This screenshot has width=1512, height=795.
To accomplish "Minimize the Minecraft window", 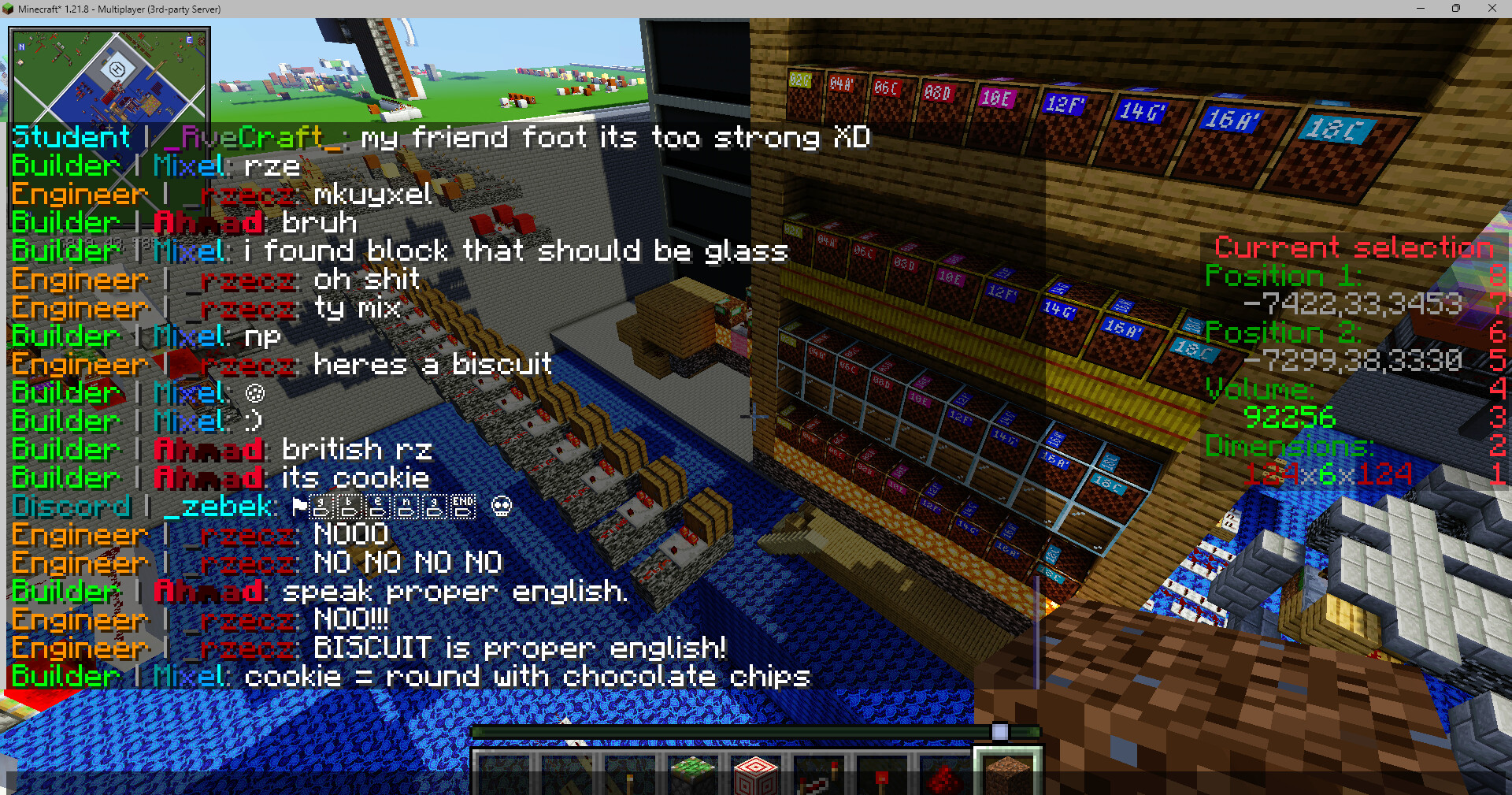I will (1421, 9).
